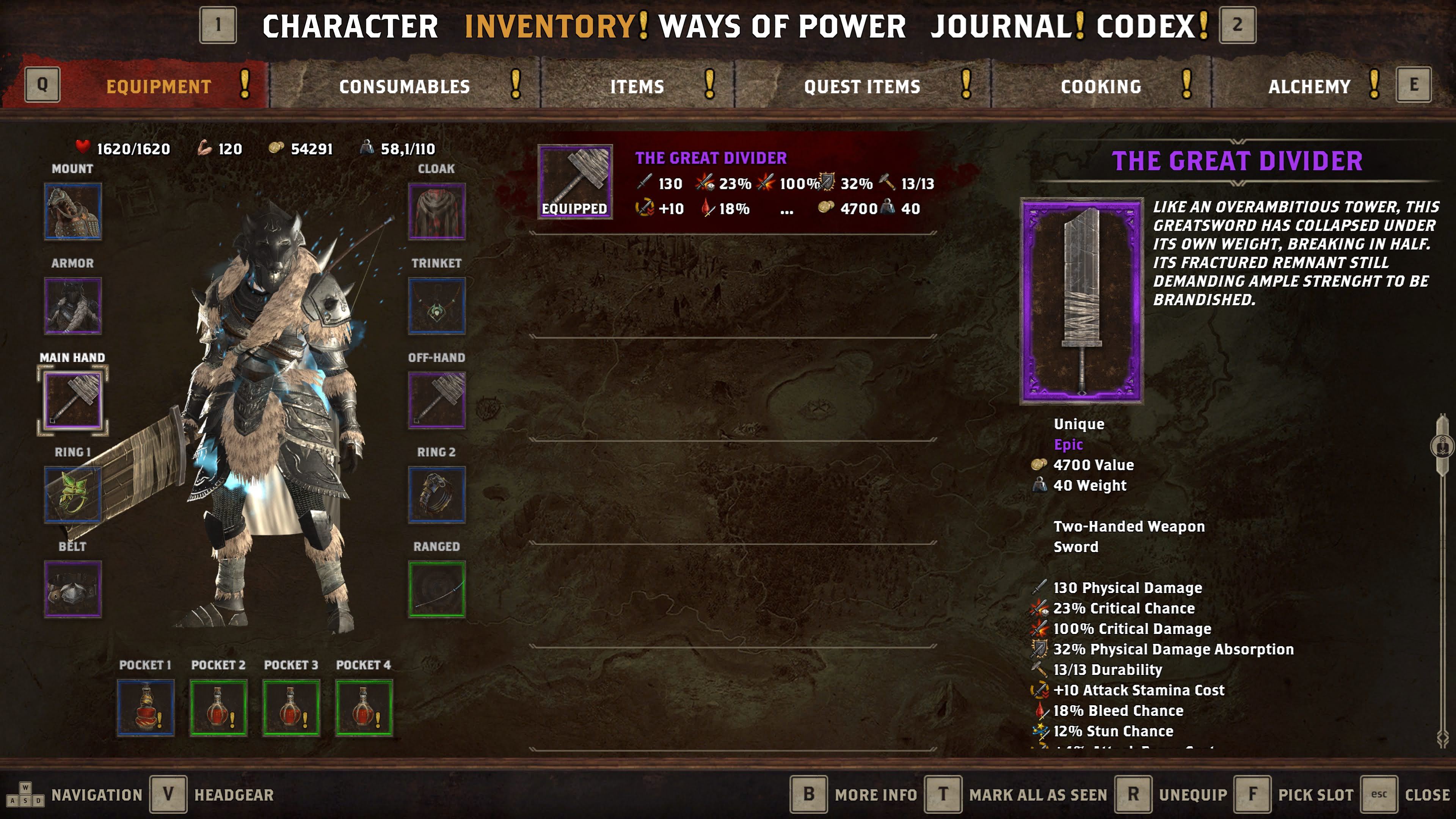Select the Trinket necklace slot

pos(436,306)
